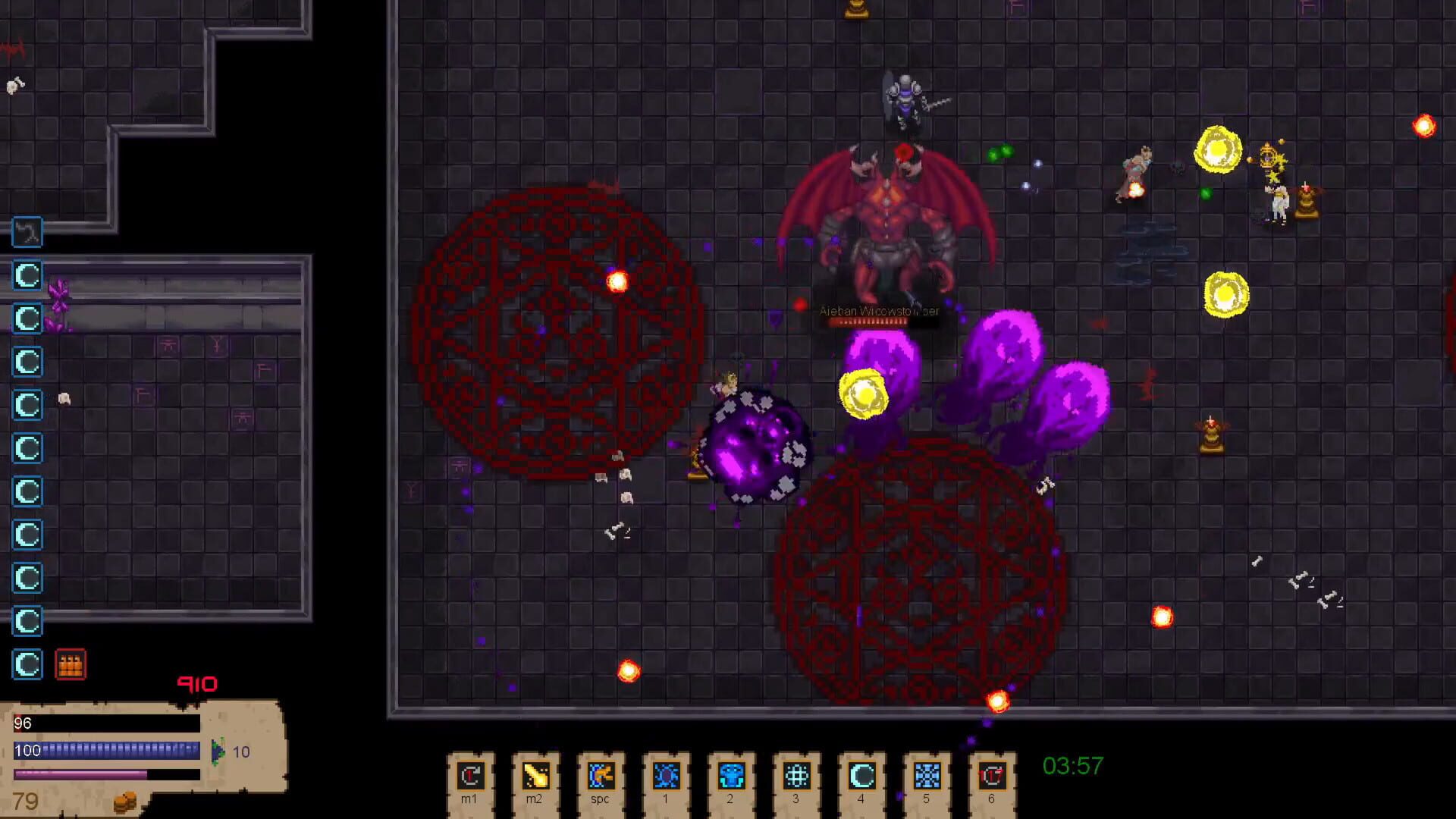Click the whip buff icon atop the sidebar
The width and height of the screenshot is (1456, 819).
click(x=27, y=233)
